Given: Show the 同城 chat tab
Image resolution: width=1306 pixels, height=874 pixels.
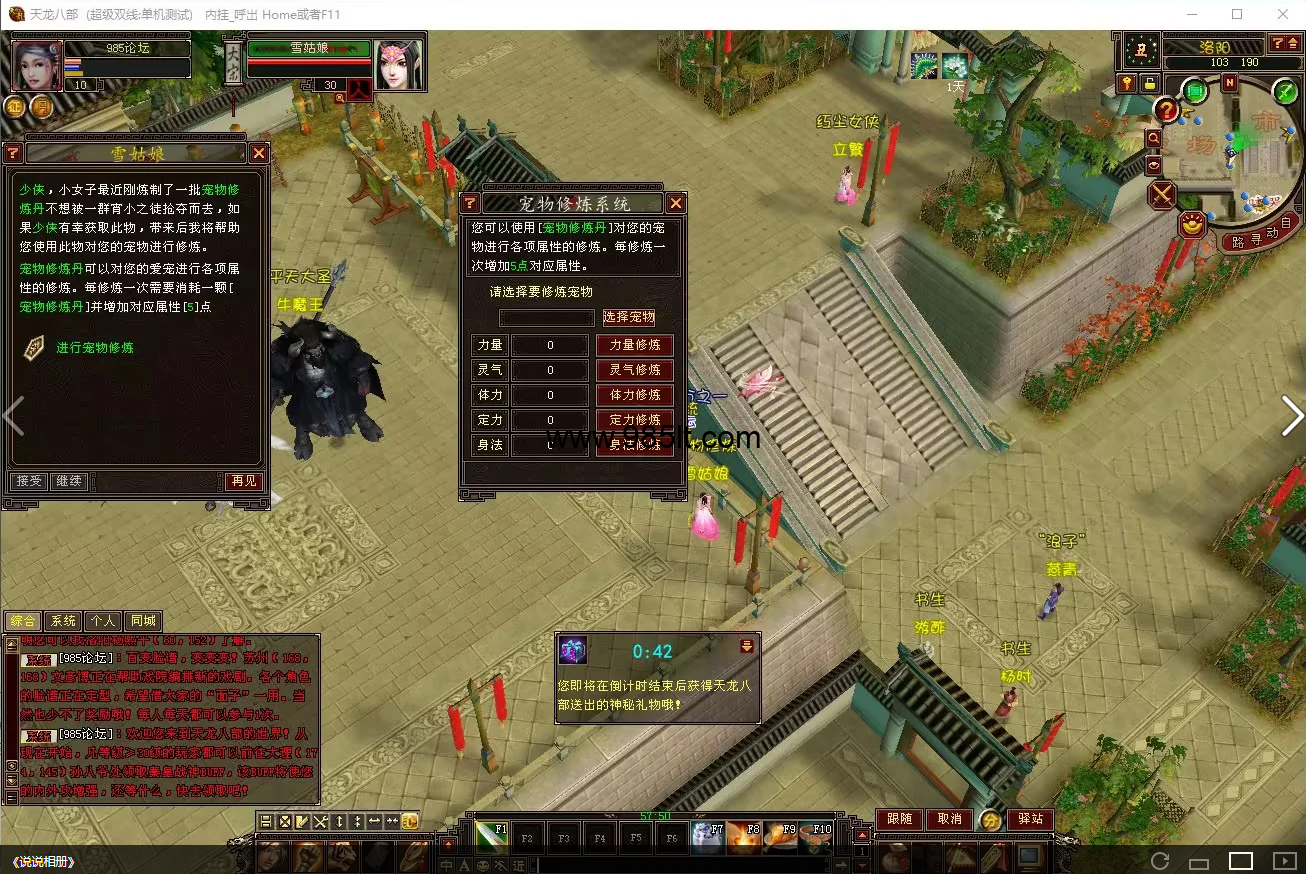Looking at the screenshot, I should pyautogui.click(x=143, y=621).
